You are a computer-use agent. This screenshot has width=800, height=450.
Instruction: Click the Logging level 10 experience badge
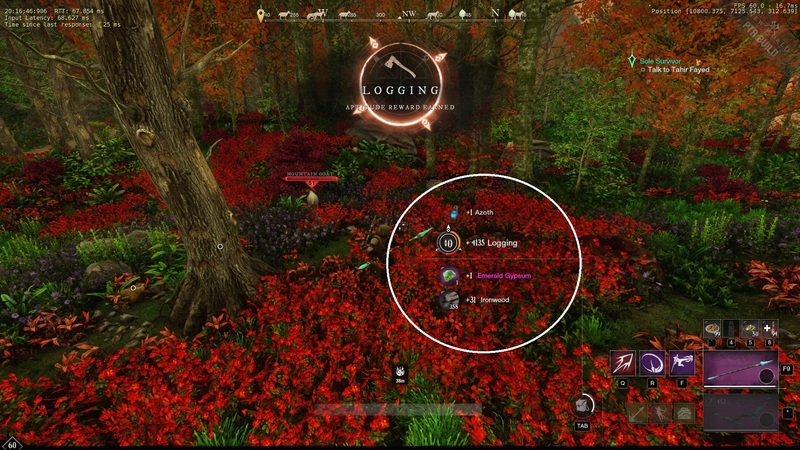[x=447, y=242]
